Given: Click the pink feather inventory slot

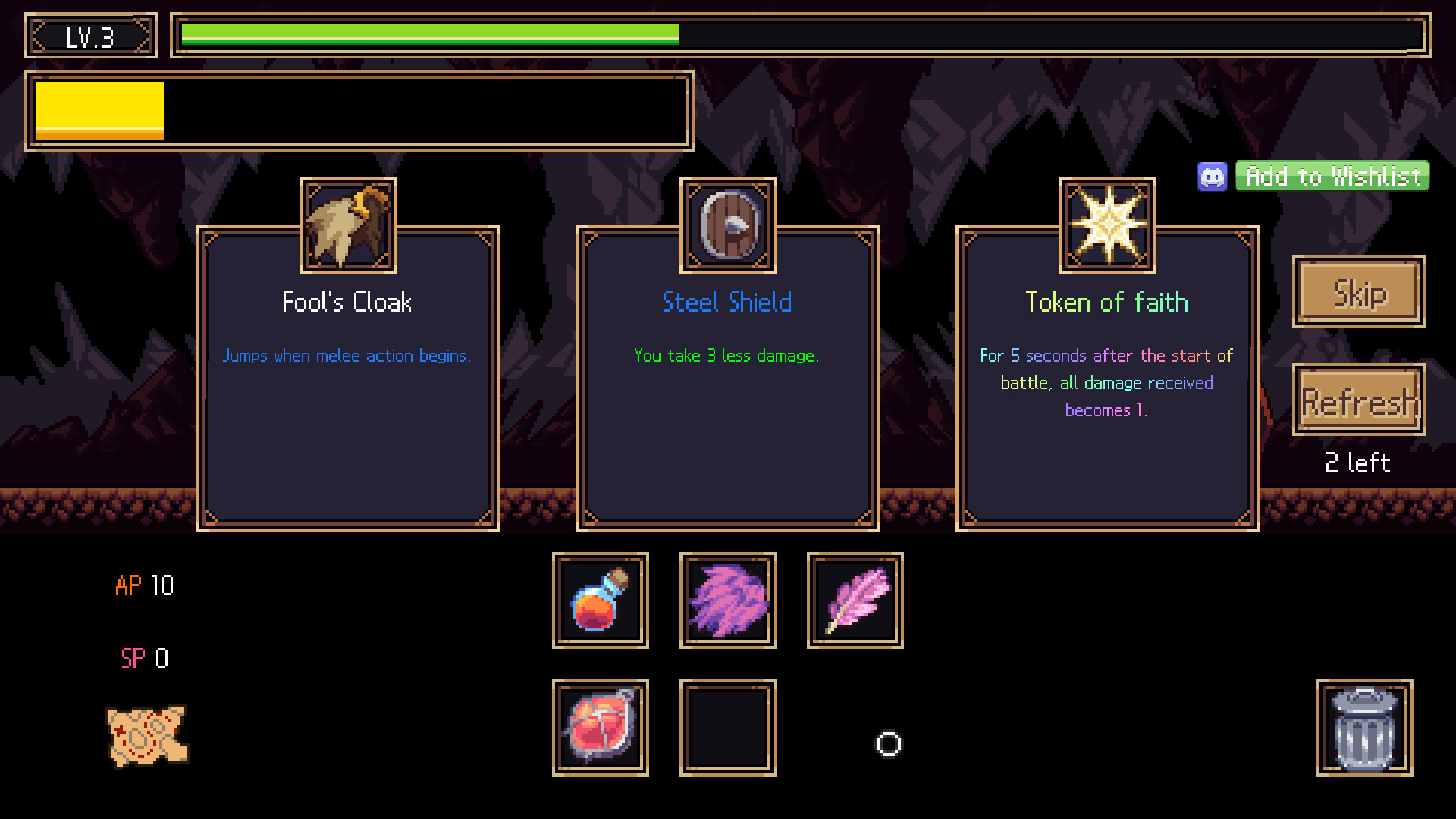Looking at the screenshot, I should 855,601.
